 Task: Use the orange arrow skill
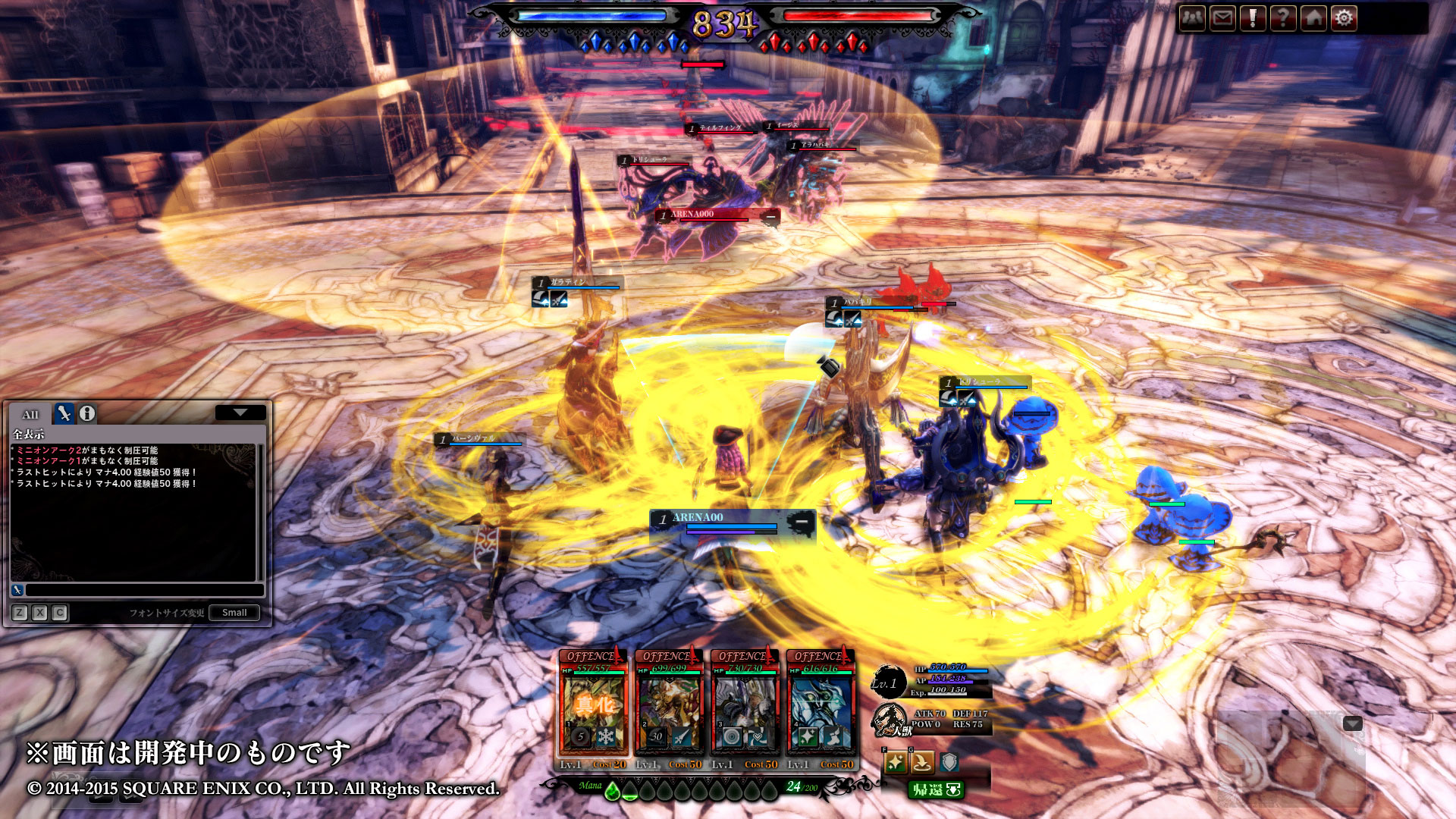pos(922,762)
